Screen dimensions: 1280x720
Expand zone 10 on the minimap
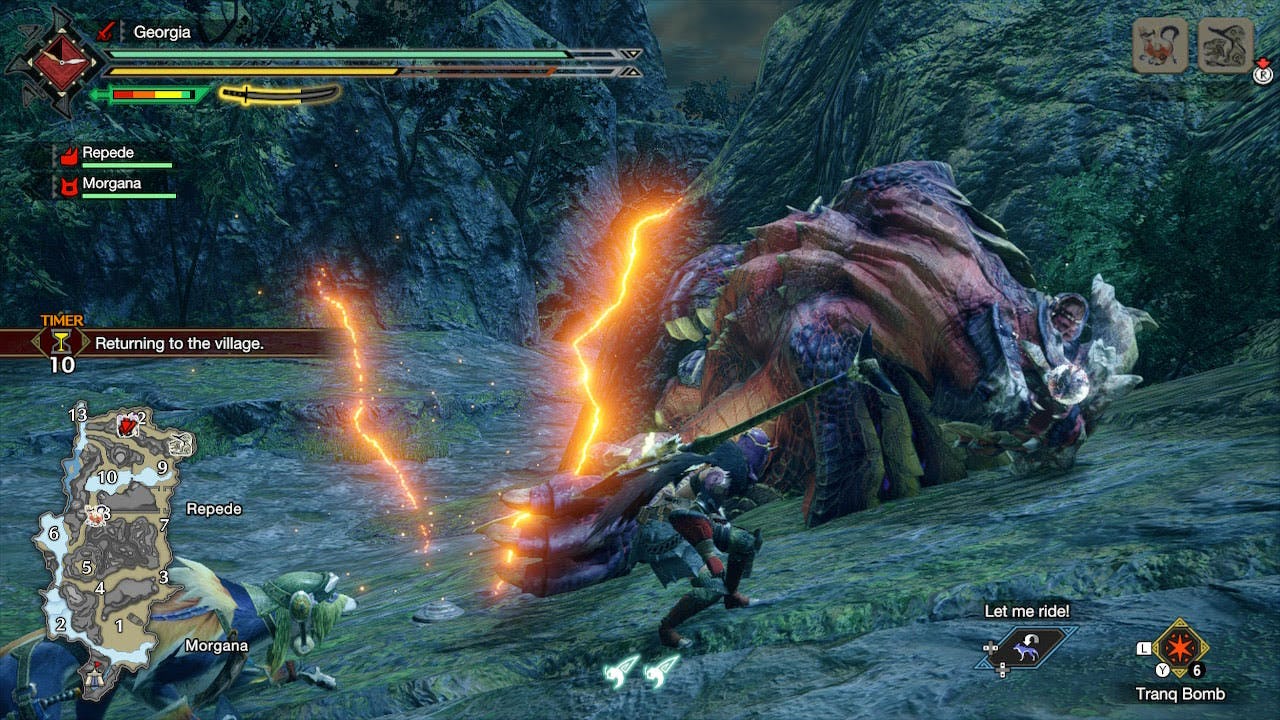point(107,477)
